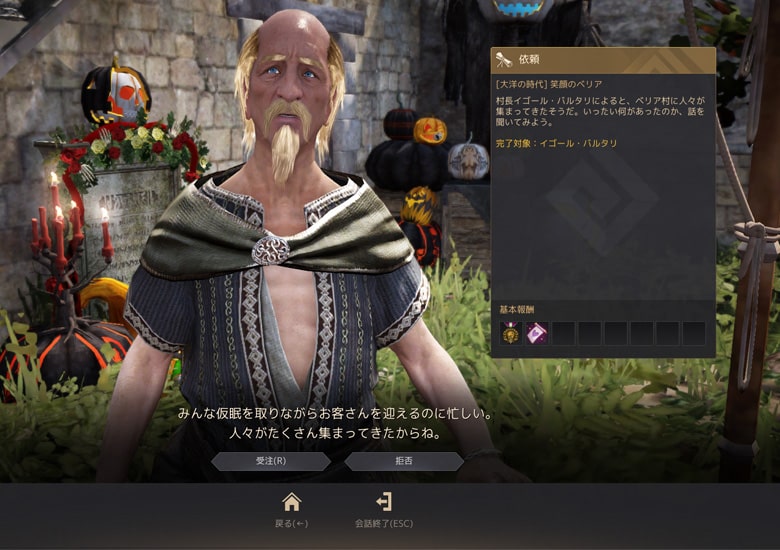Inspect the pink scroll reward icon
The height and width of the screenshot is (550, 780).
[x=537, y=334]
